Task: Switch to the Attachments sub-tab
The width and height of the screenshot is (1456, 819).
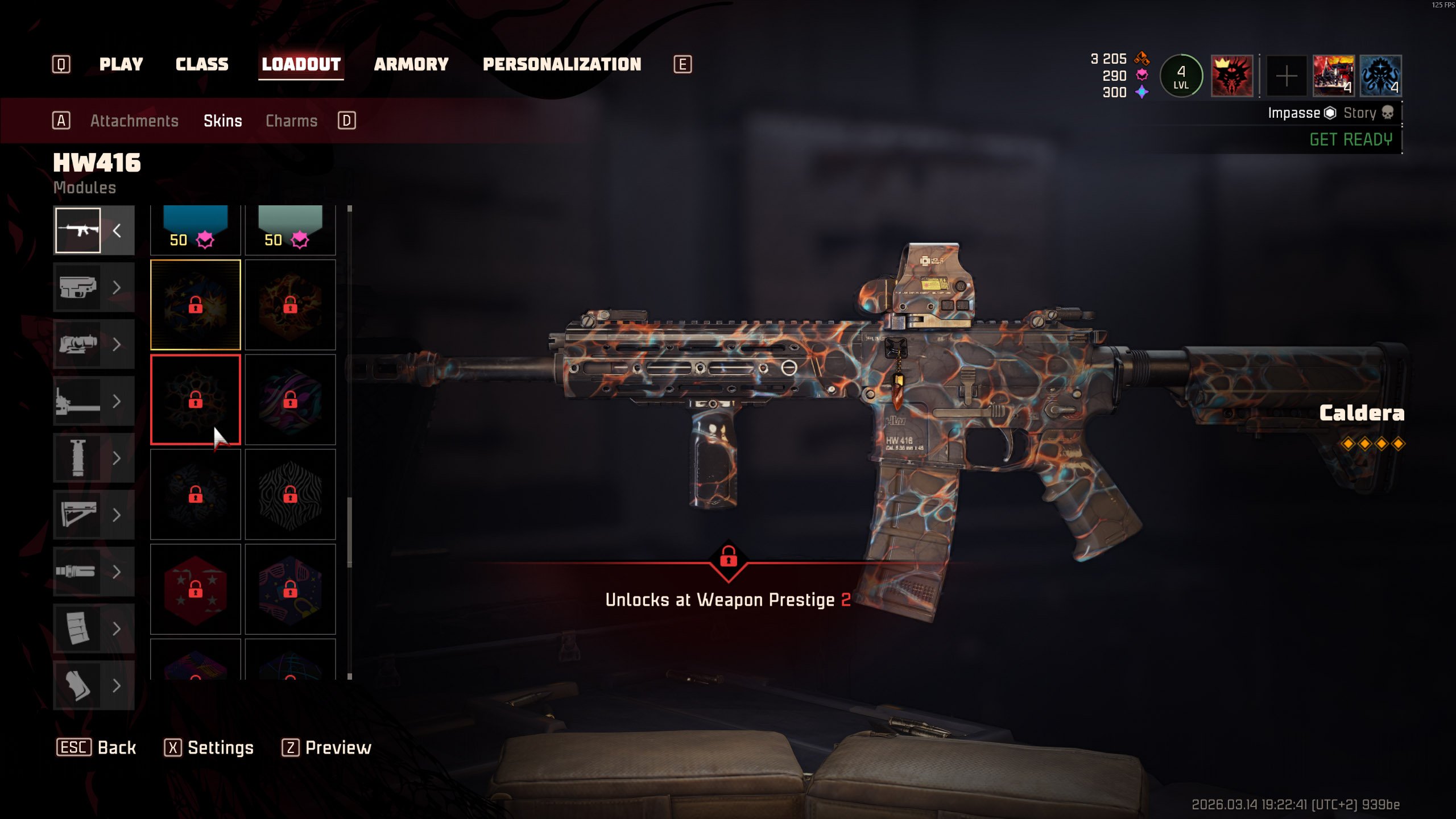Action: click(134, 121)
